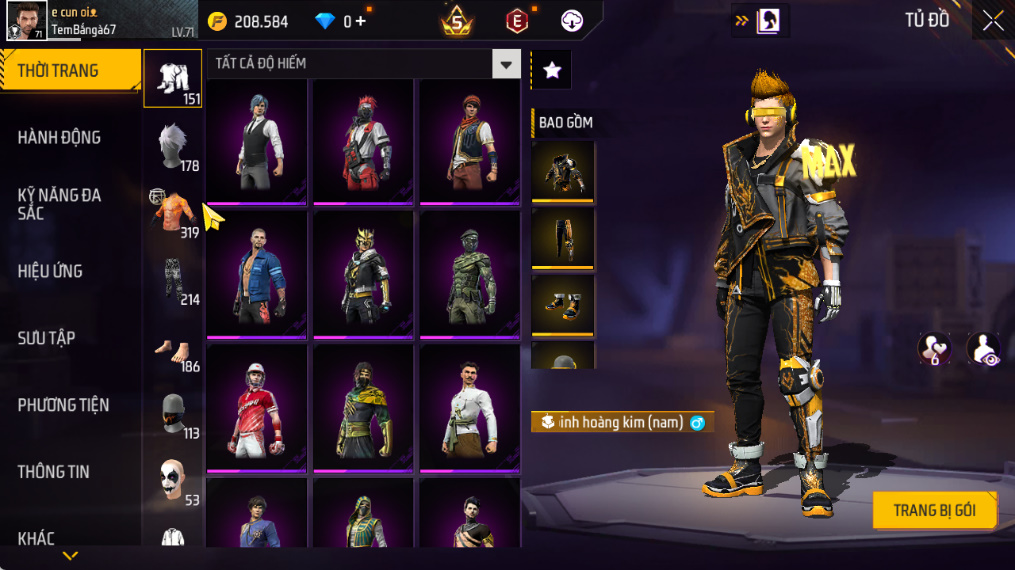Add diamonds with the plus button
The image size is (1015, 570).
tap(360, 21)
